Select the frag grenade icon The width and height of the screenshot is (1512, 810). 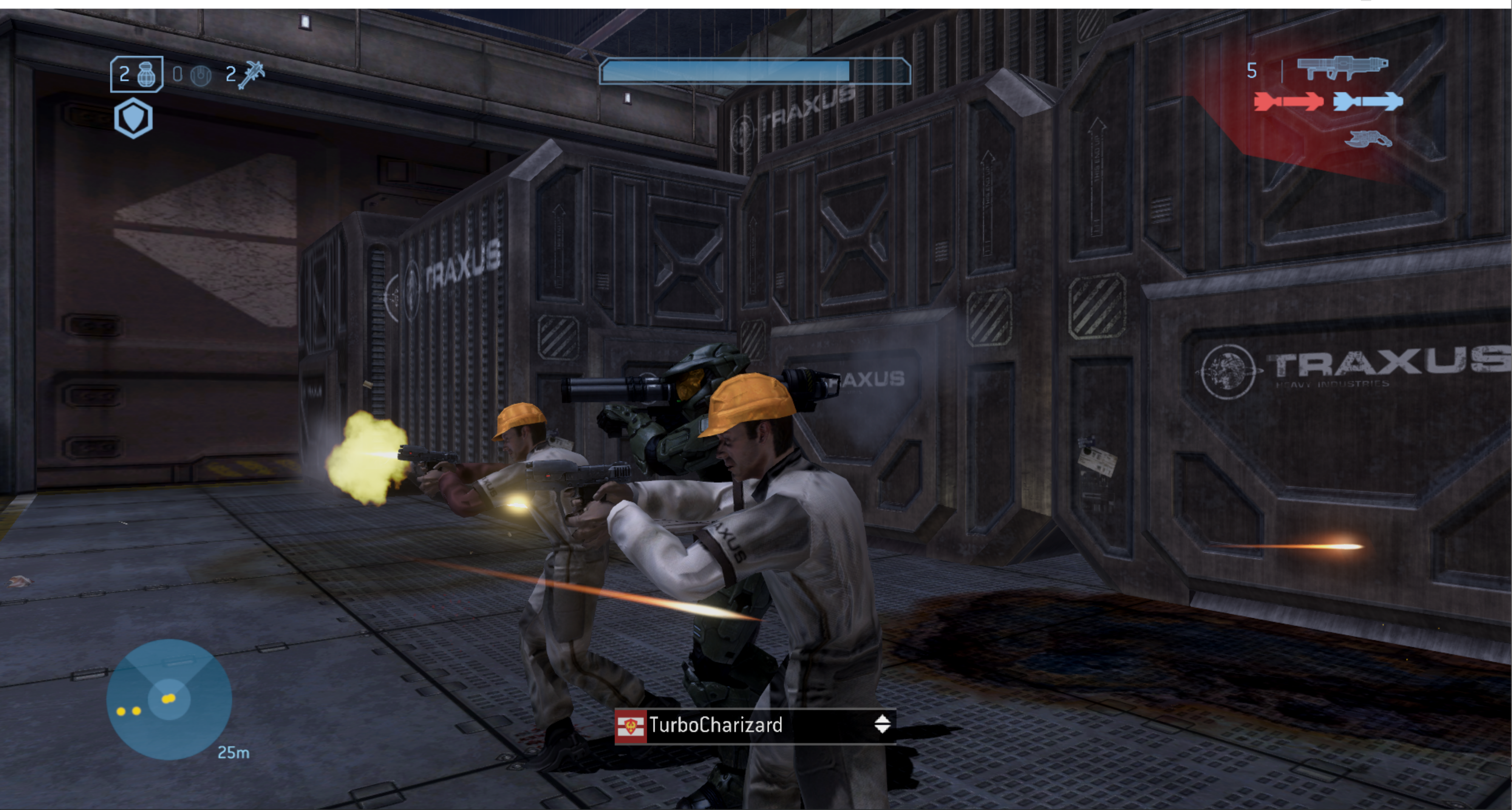coord(145,74)
